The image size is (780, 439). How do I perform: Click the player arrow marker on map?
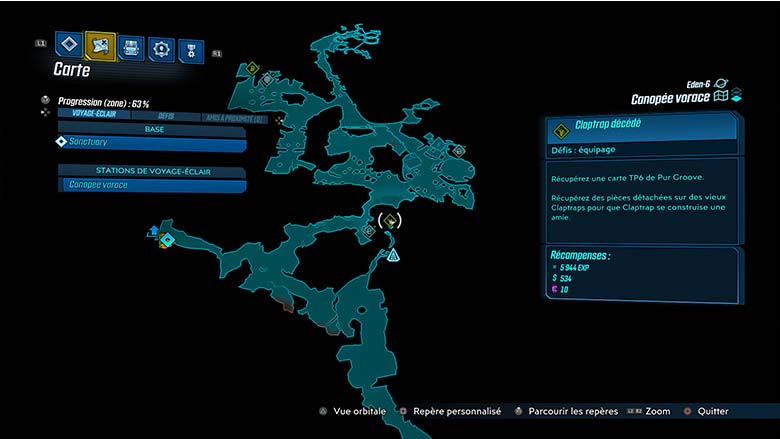[394, 255]
